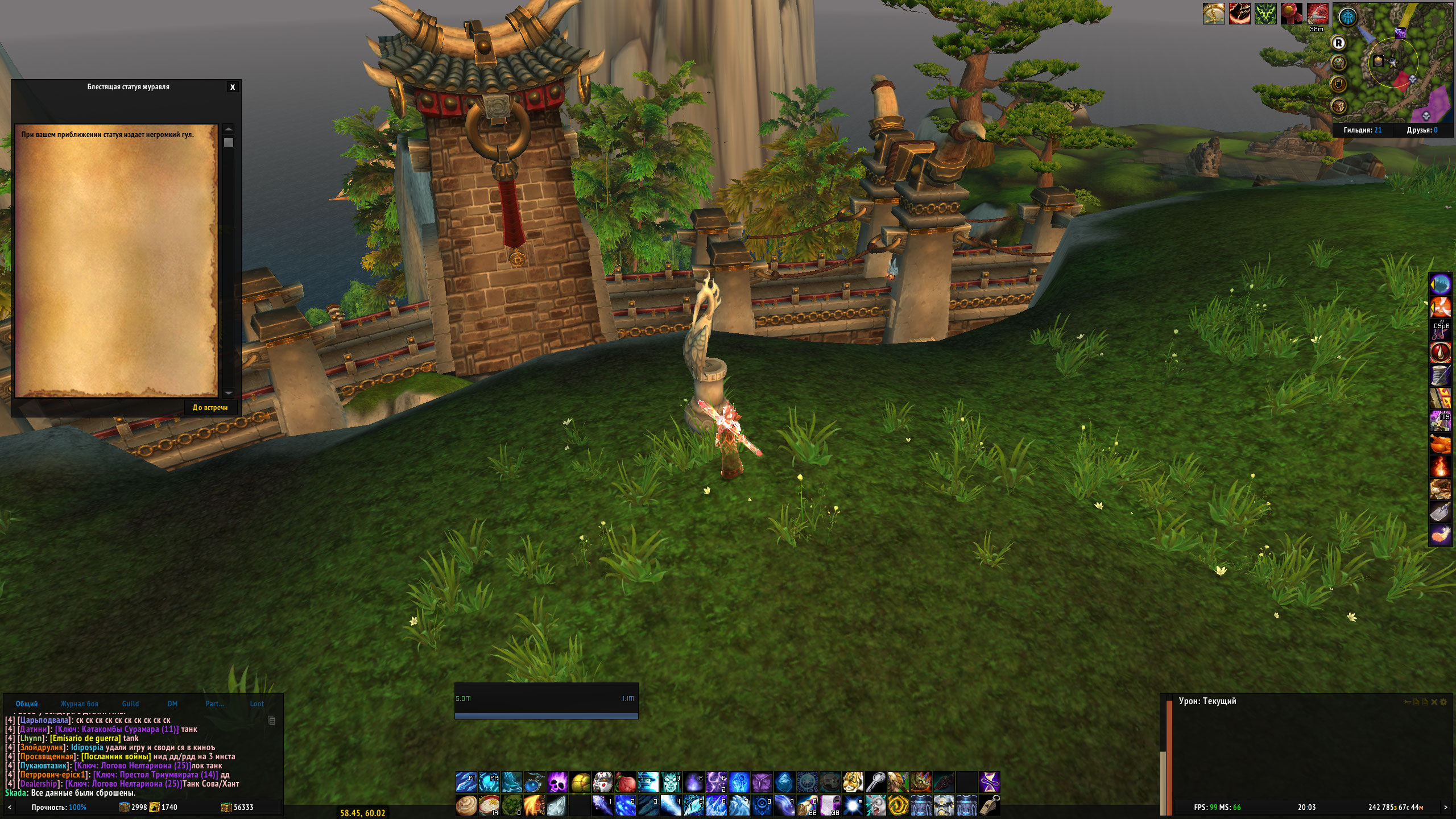
Task: Click the red flower buff icon
Action: click(x=1292, y=14)
